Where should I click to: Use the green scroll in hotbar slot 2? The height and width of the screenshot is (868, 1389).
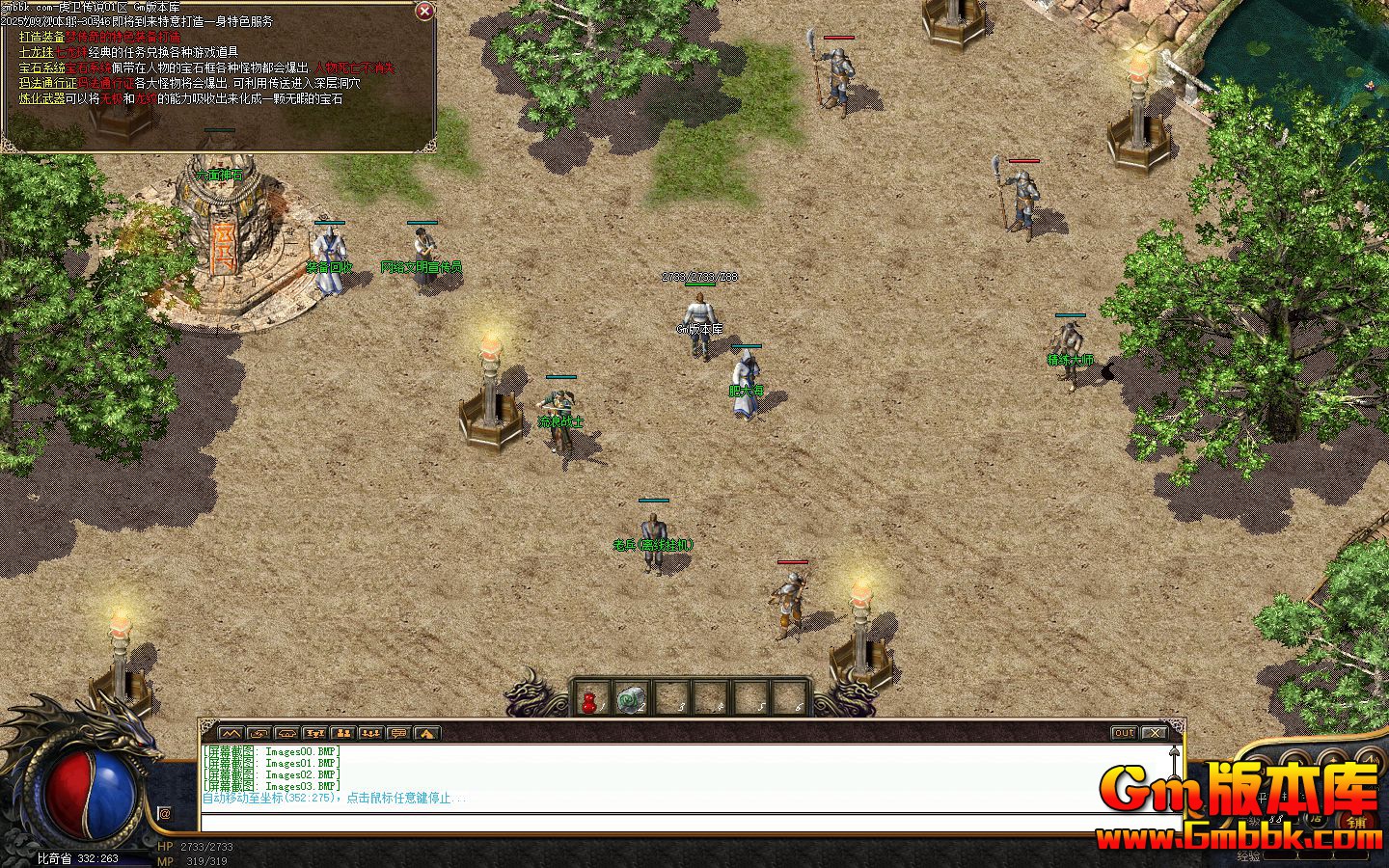click(630, 699)
